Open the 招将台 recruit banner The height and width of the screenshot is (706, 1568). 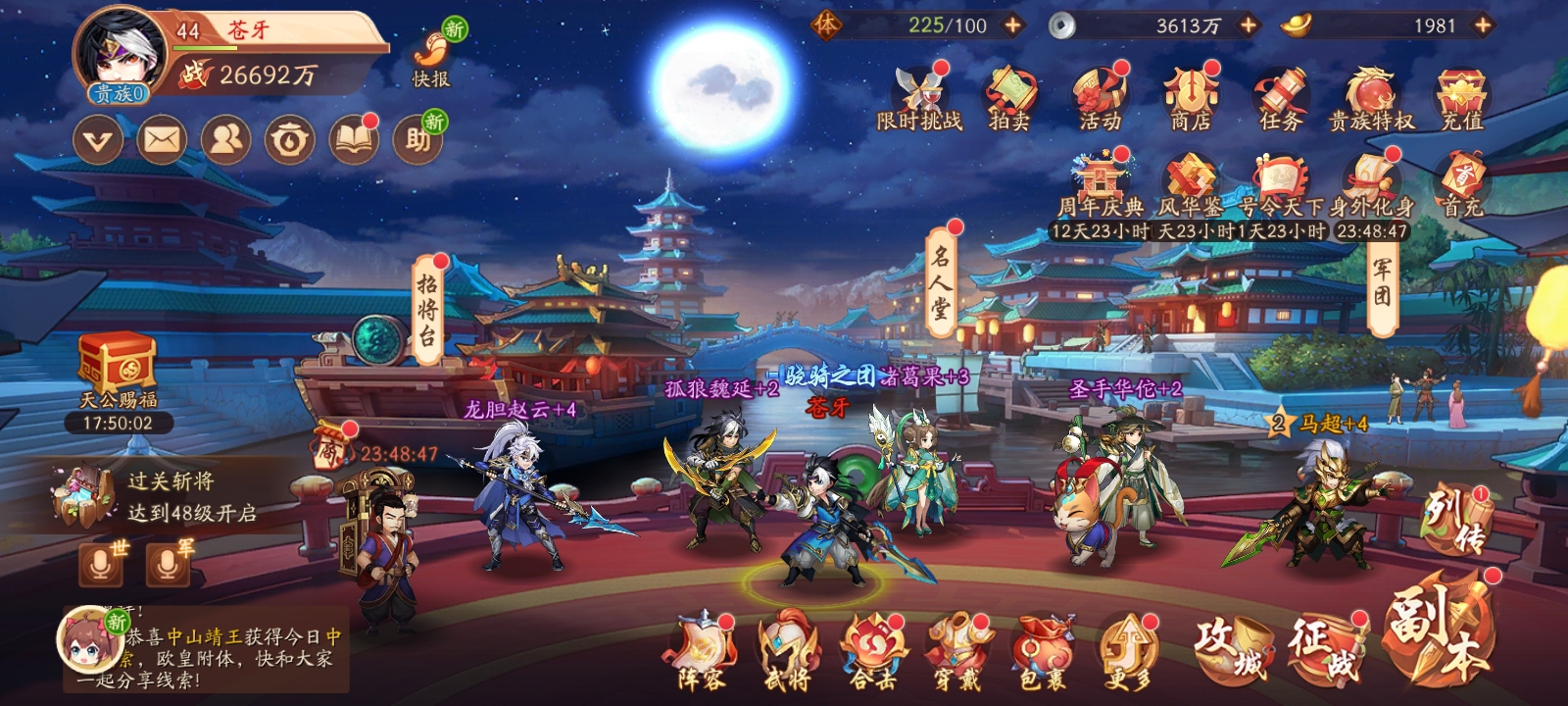click(x=428, y=311)
